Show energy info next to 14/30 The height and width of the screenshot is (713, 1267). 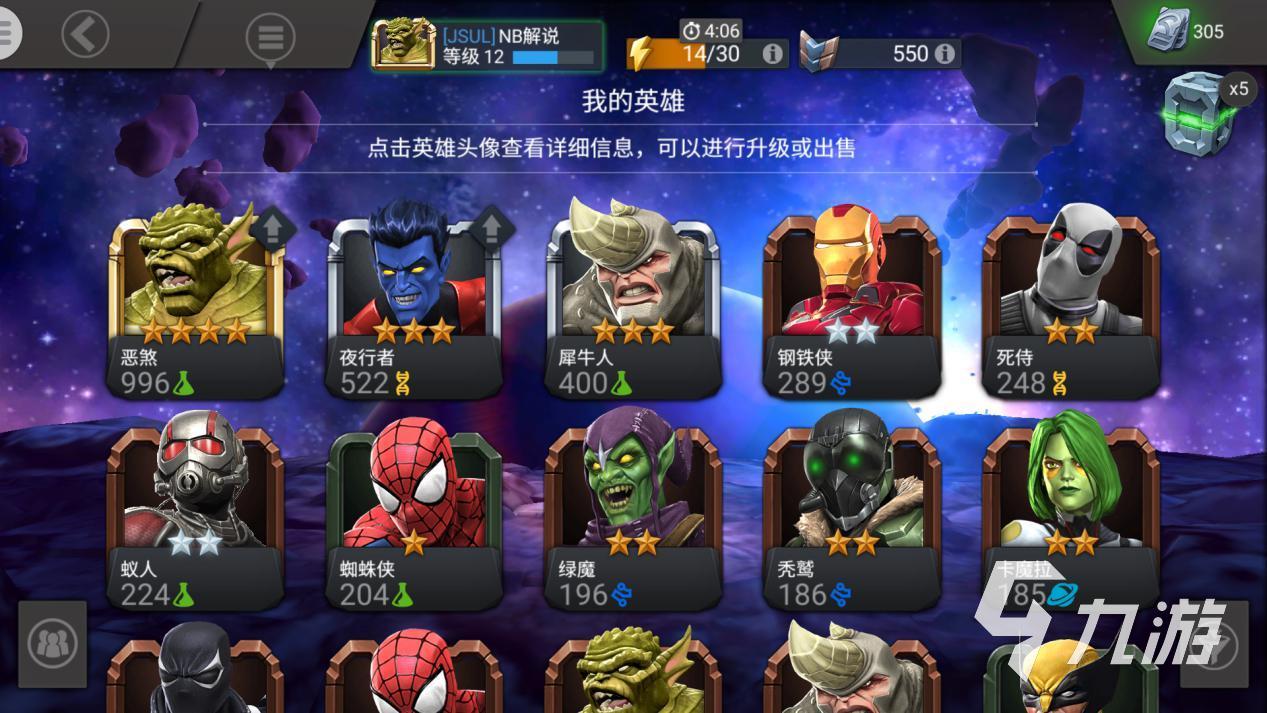772,53
